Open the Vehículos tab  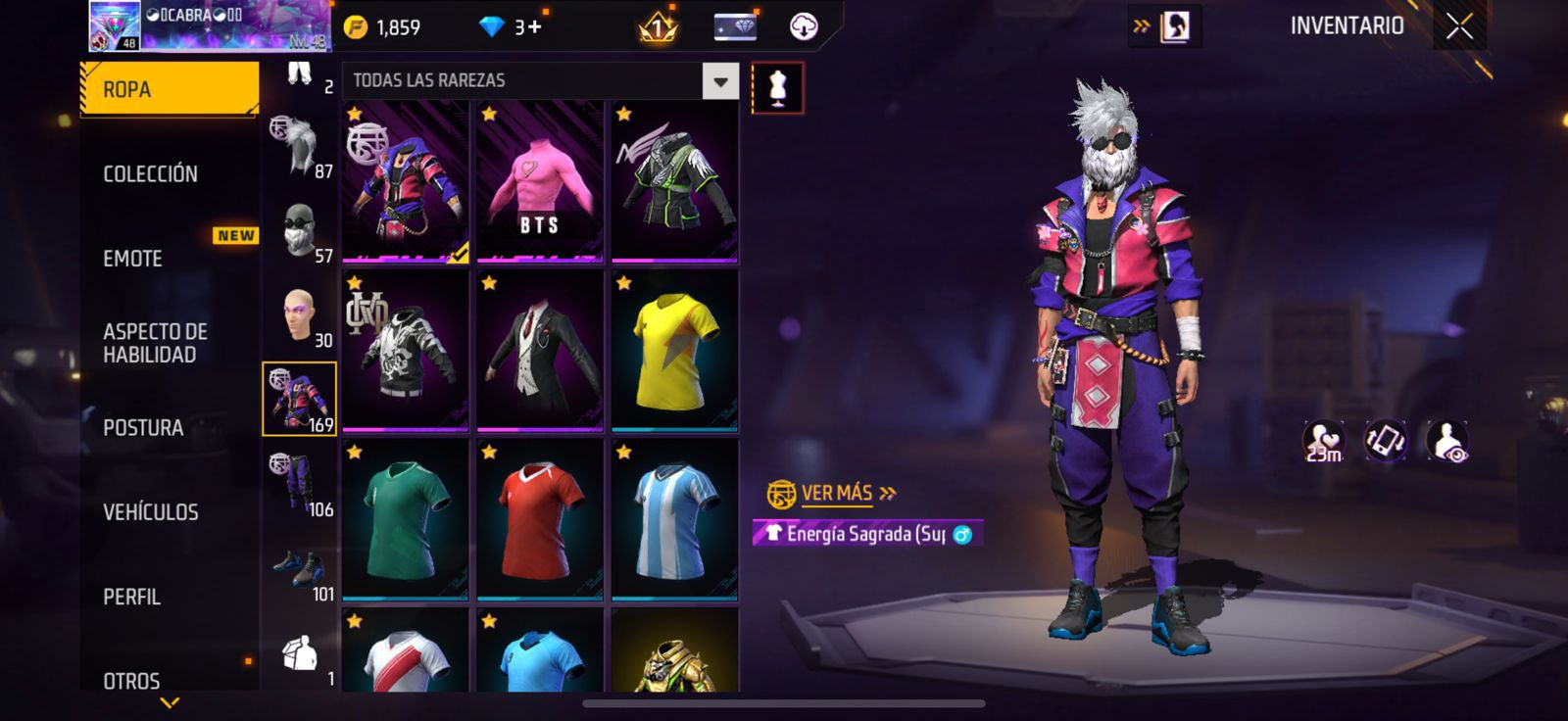pyautogui.click(x=151, y=512)
